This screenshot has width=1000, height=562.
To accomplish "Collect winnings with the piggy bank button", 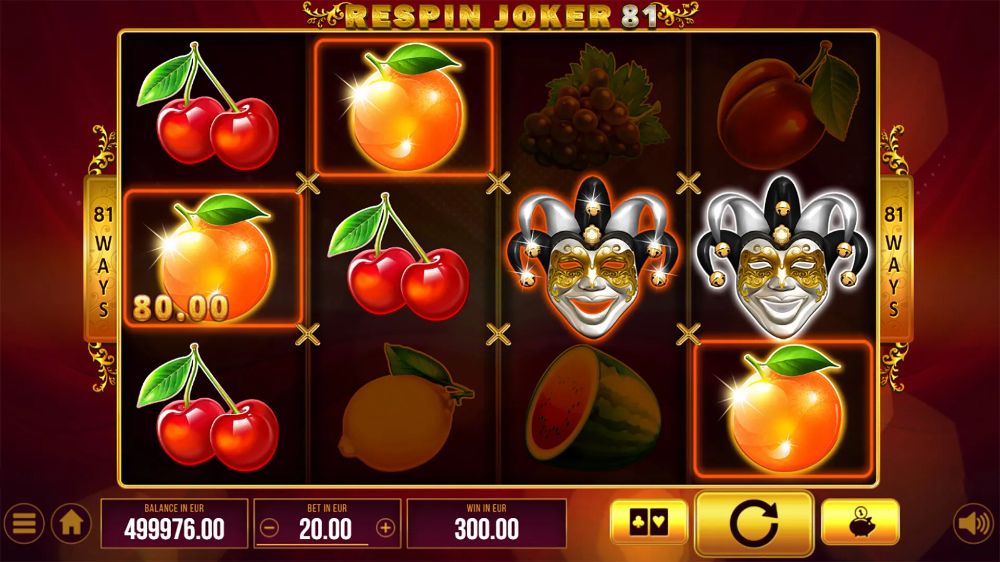I will [x=860, y=522].
